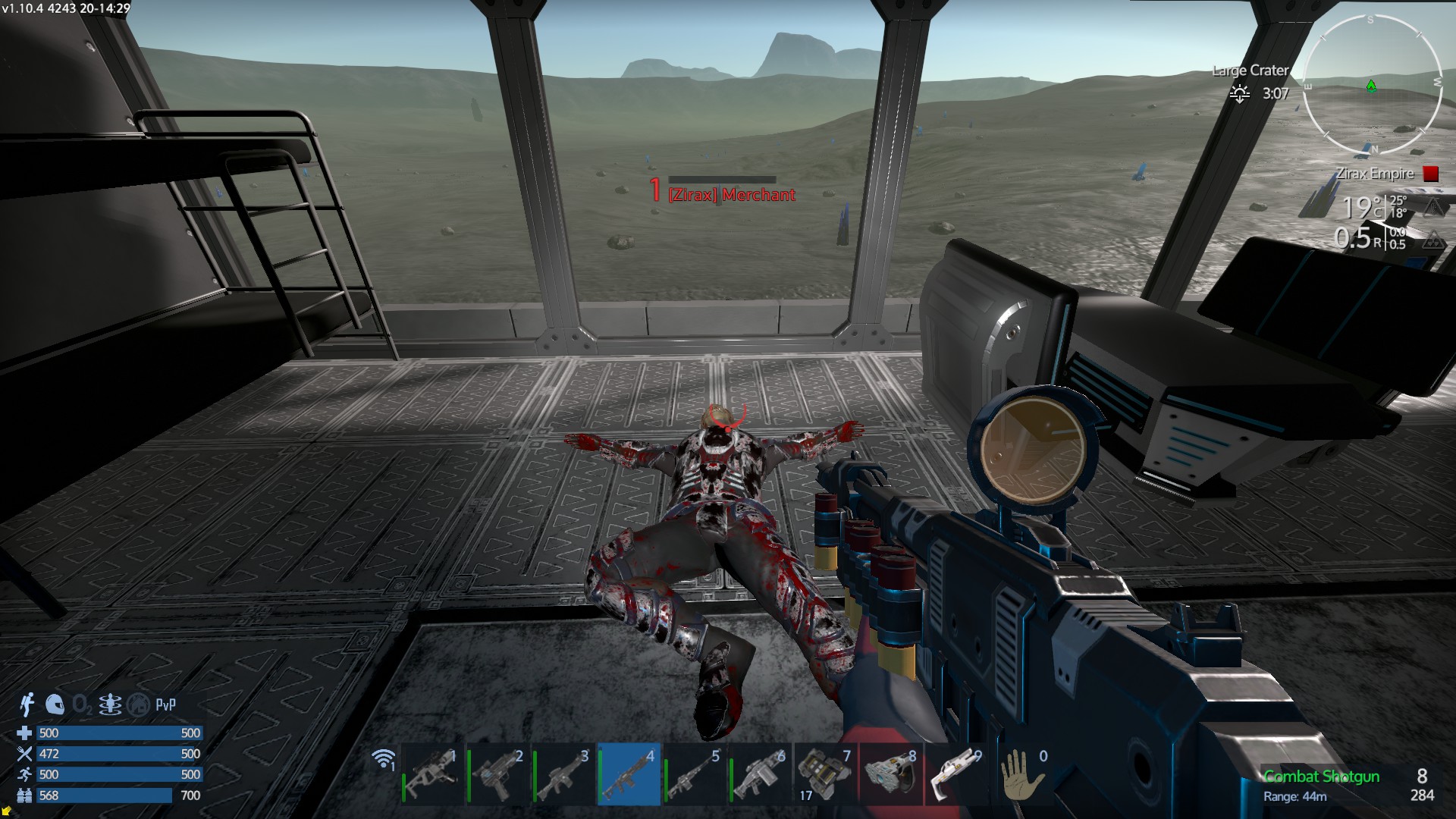Click the wifi signal icon

tap(384, 758)
